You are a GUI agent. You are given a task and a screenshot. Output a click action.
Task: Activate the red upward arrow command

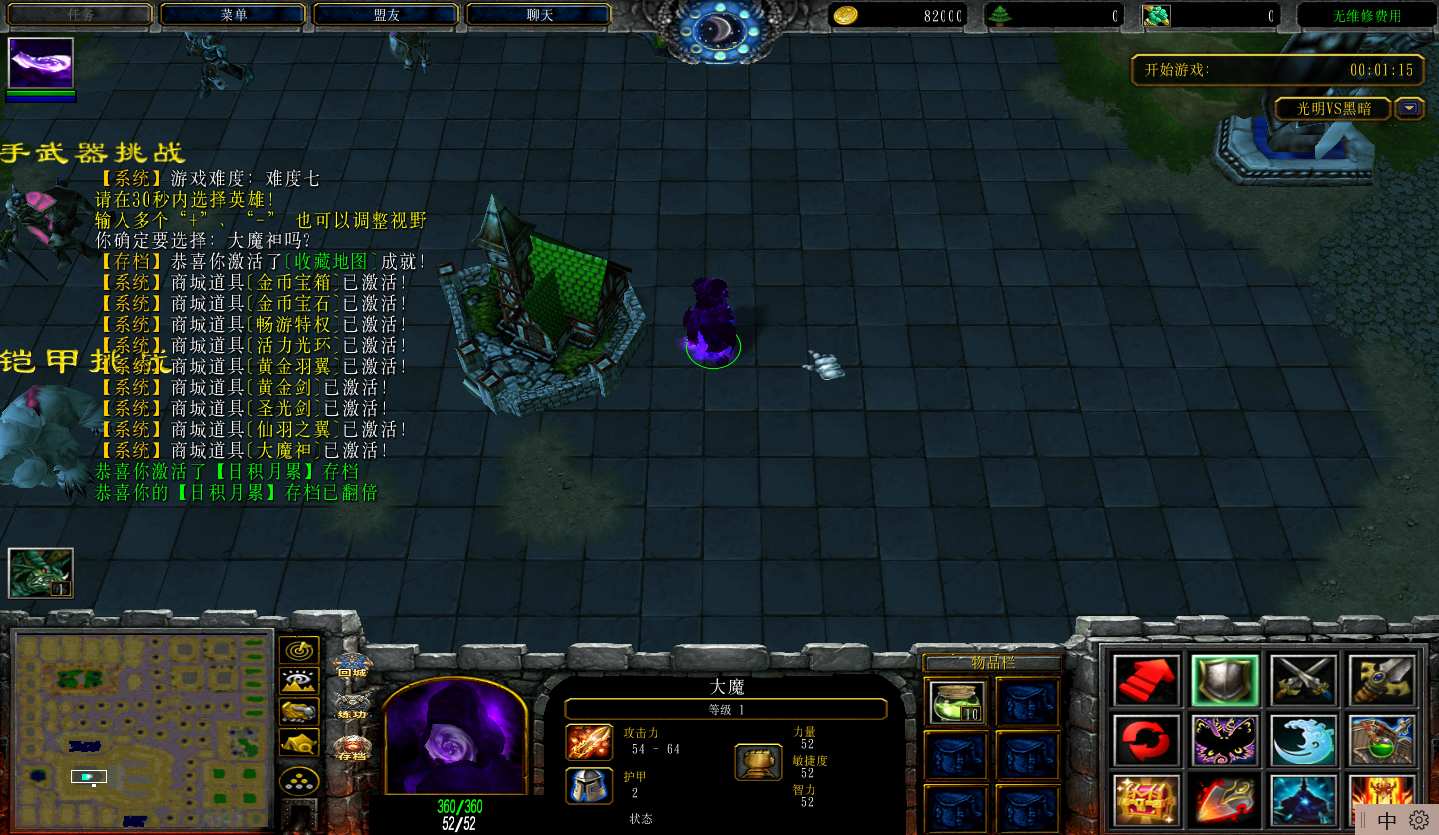[x=1146, y=681]
